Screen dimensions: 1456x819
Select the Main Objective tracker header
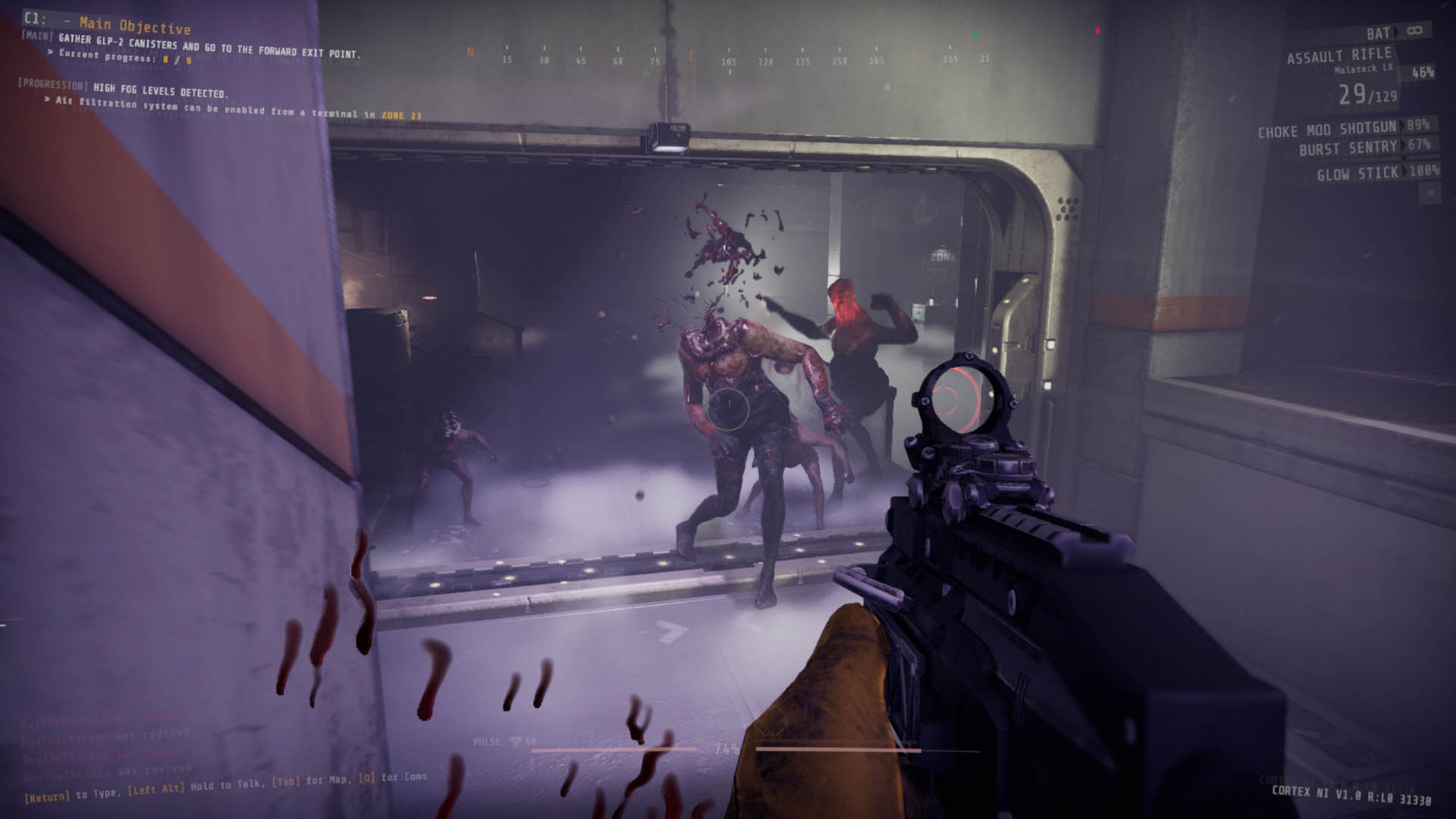135,25
